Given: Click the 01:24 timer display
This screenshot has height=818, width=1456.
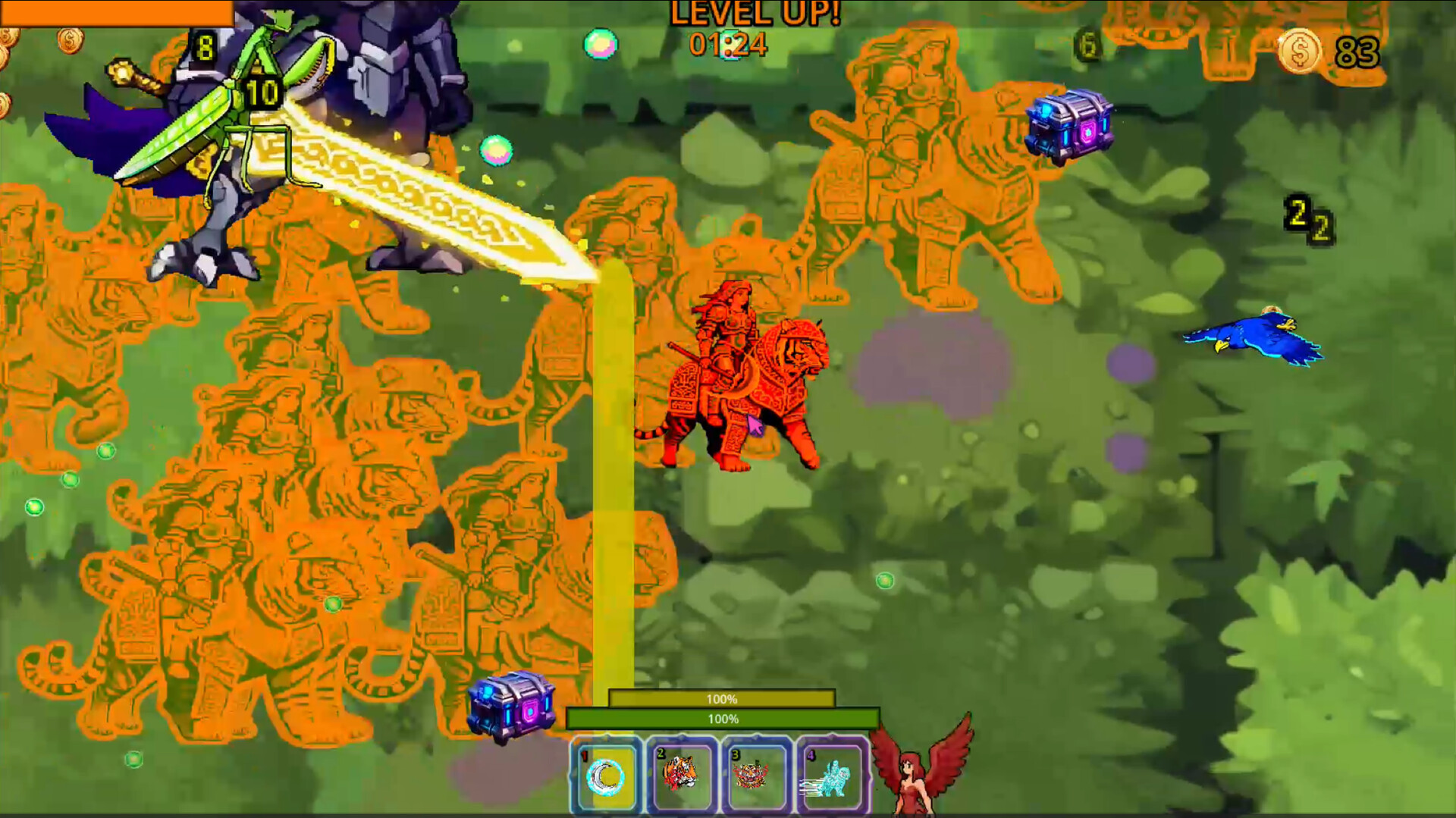Looking at the screenshot, I should 726,45.
